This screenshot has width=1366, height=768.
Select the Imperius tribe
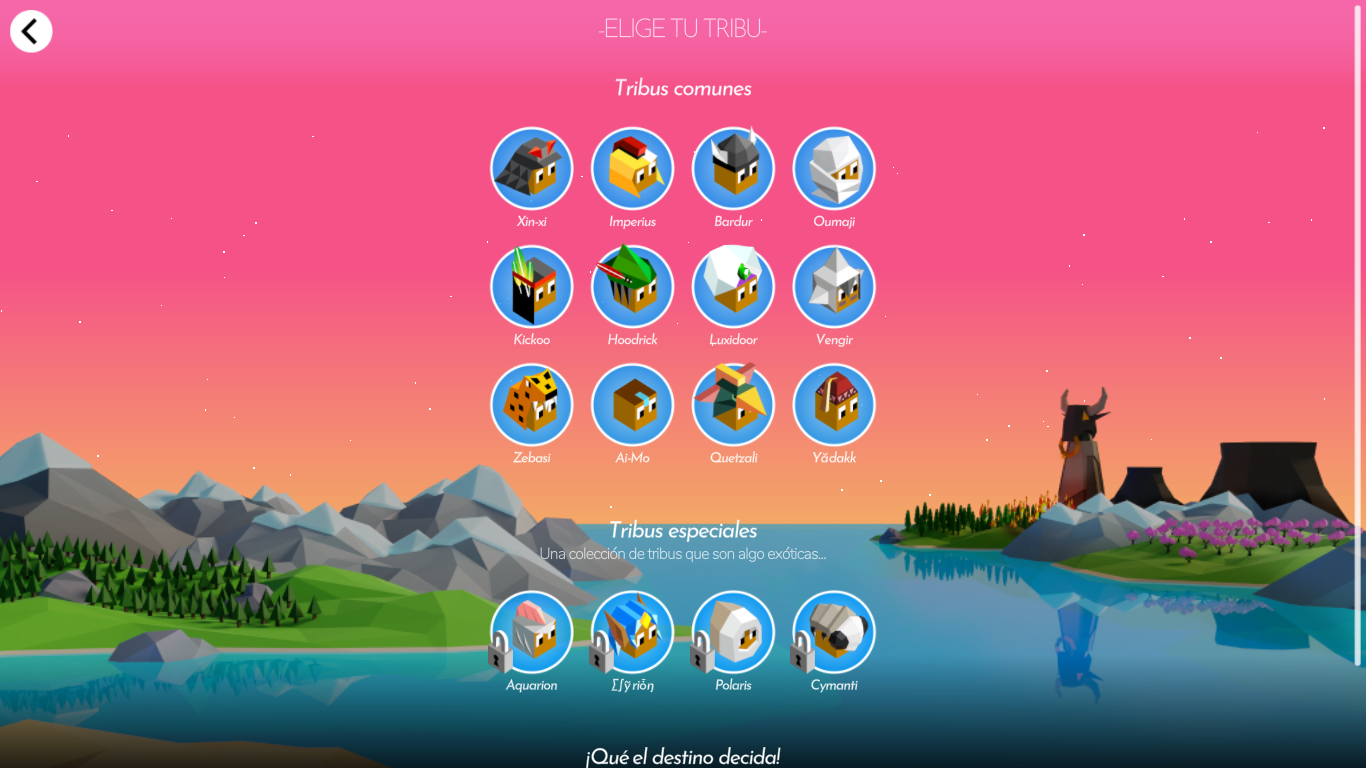pyautogui.click(x=632, y=168)
